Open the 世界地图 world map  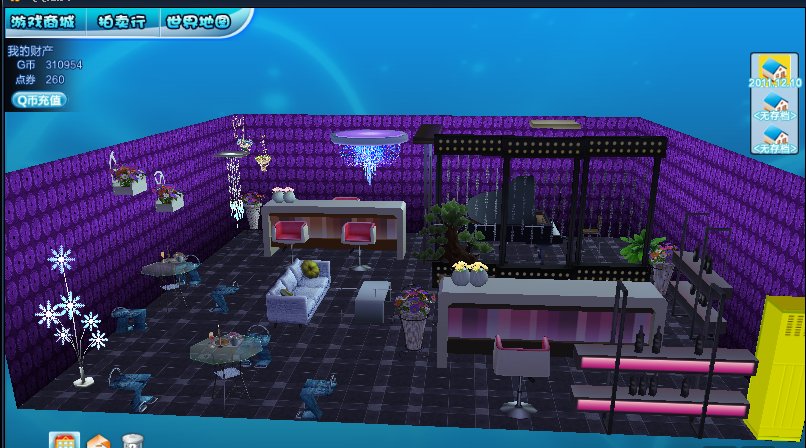pos(197,20)
